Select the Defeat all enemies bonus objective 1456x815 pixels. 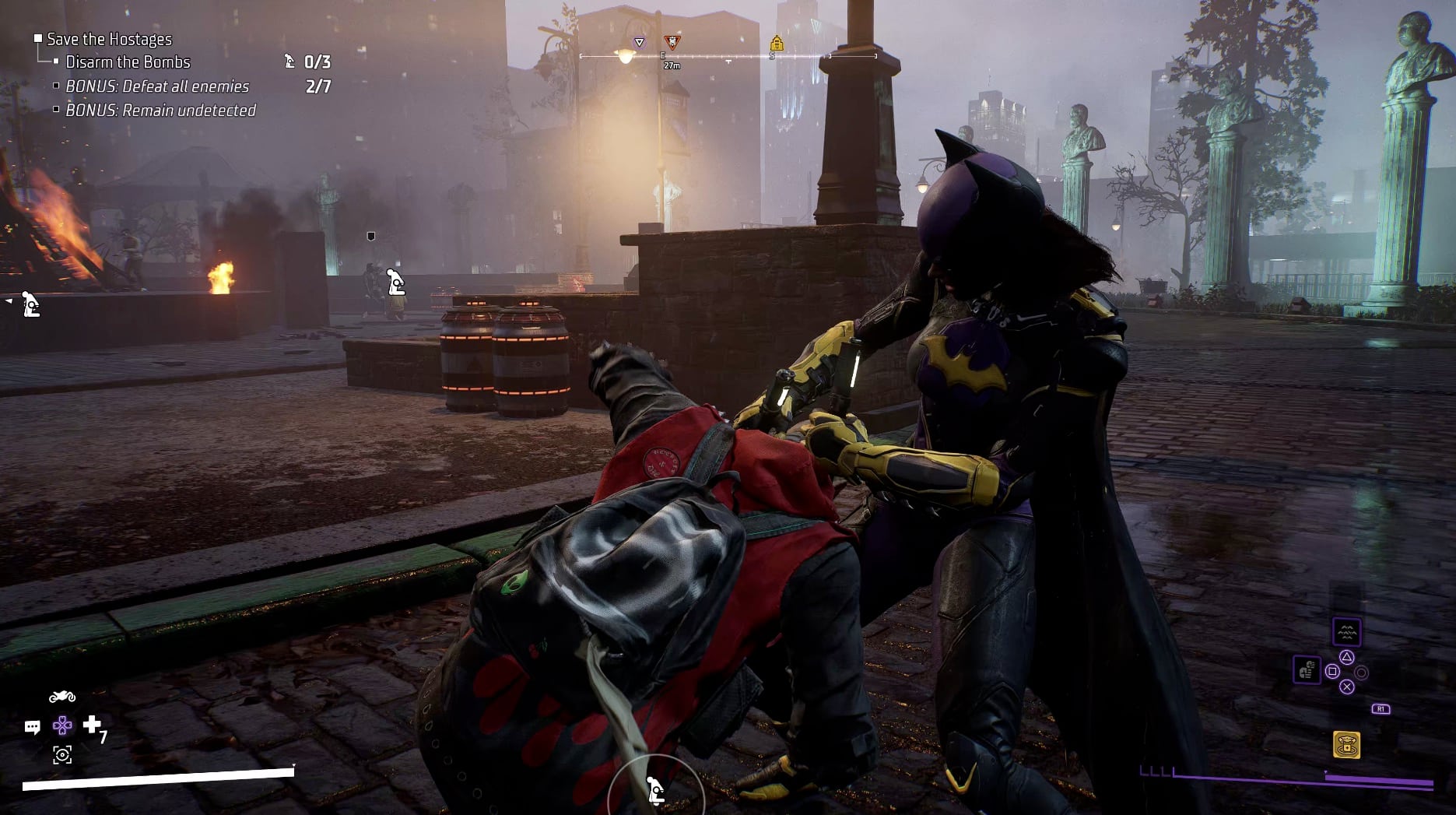(x=157, y=86)
